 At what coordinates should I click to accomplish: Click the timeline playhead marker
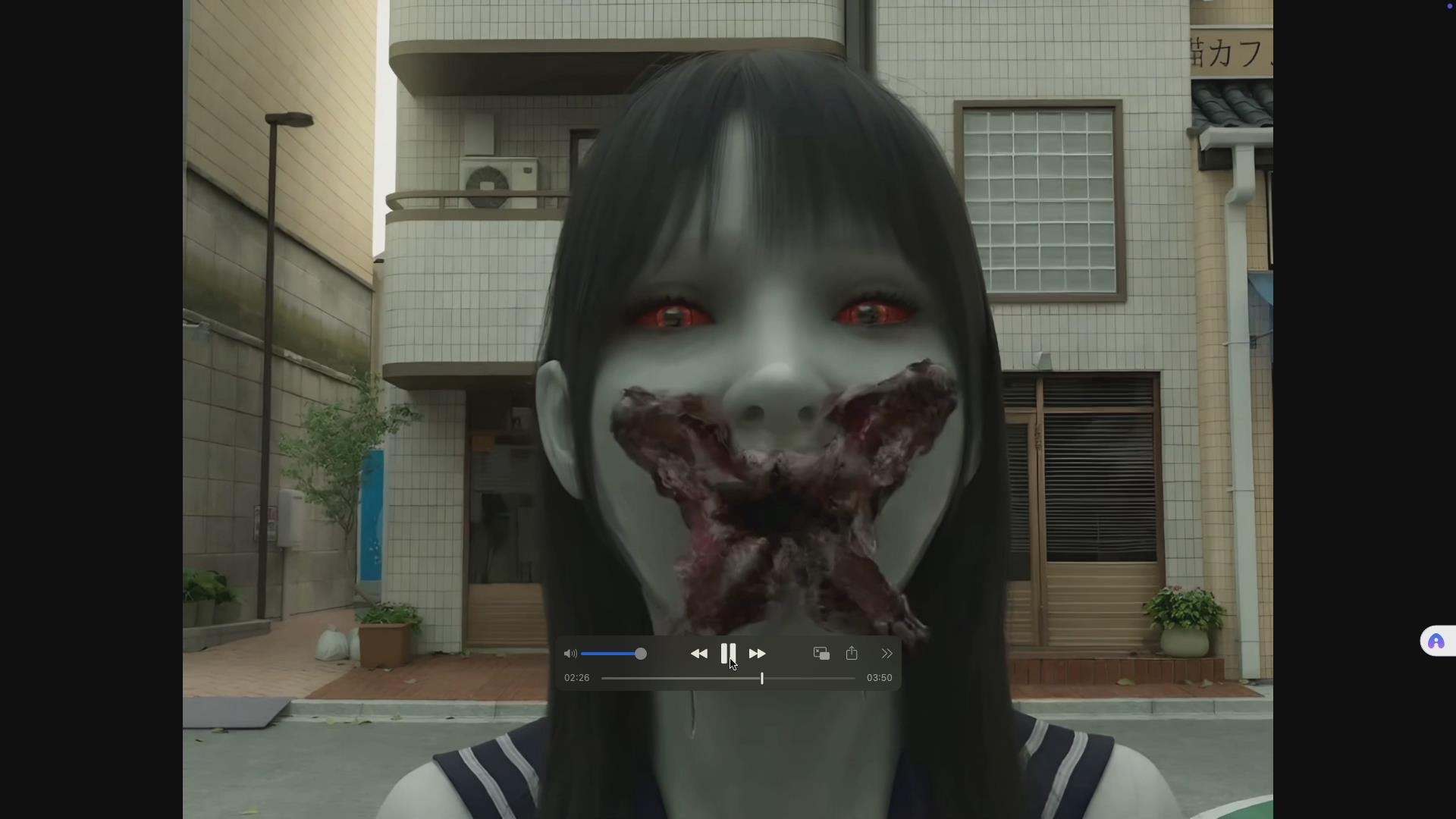click(761, 679)
